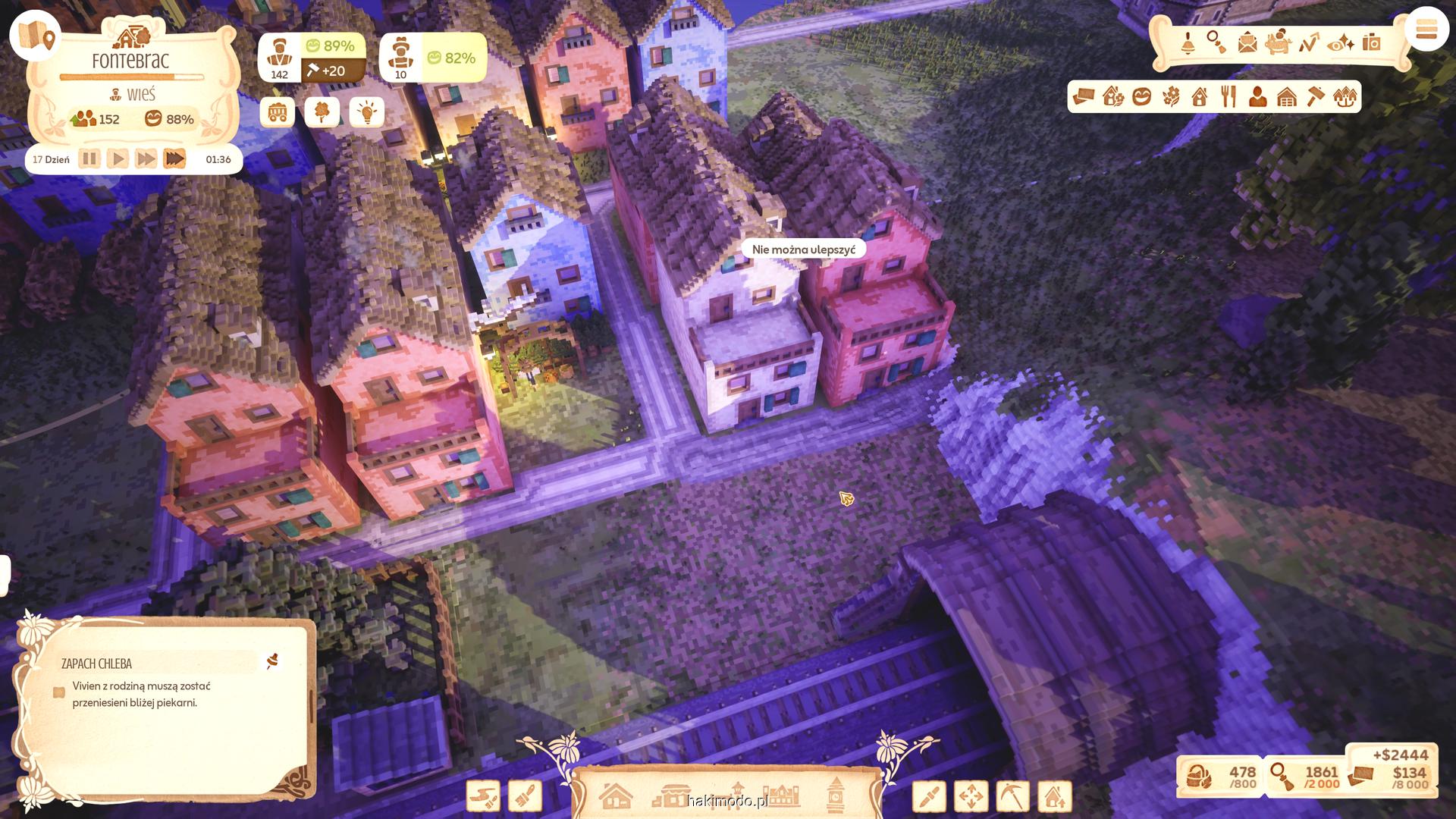1456x819 pixels.
Task: Pause the game time
Action: click(x=89, y=159)
